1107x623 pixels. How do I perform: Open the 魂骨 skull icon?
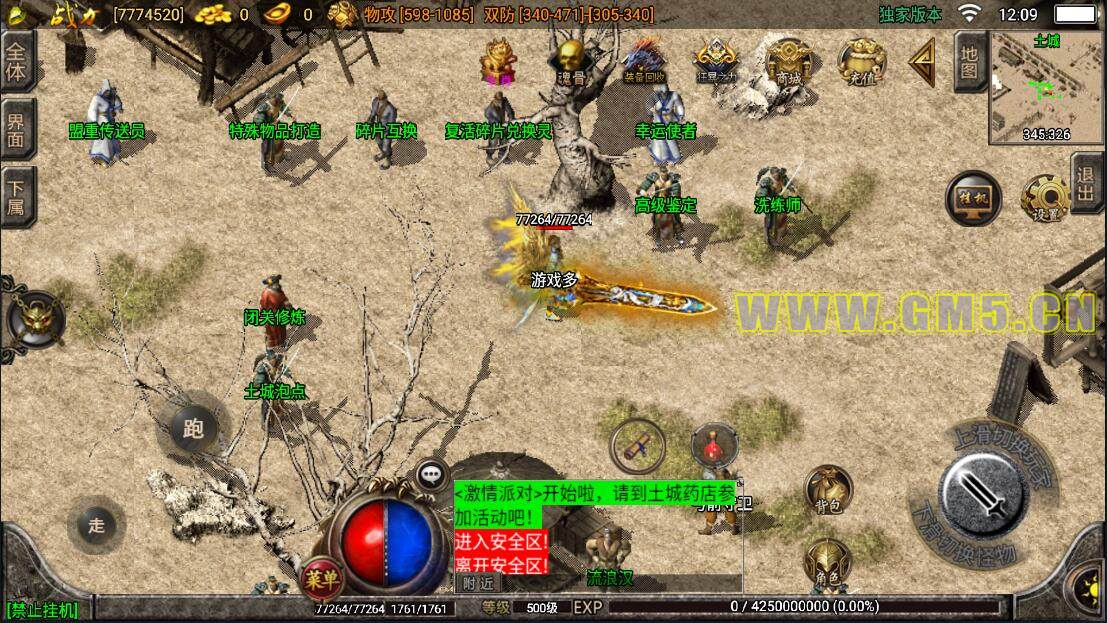pos(570,60)
